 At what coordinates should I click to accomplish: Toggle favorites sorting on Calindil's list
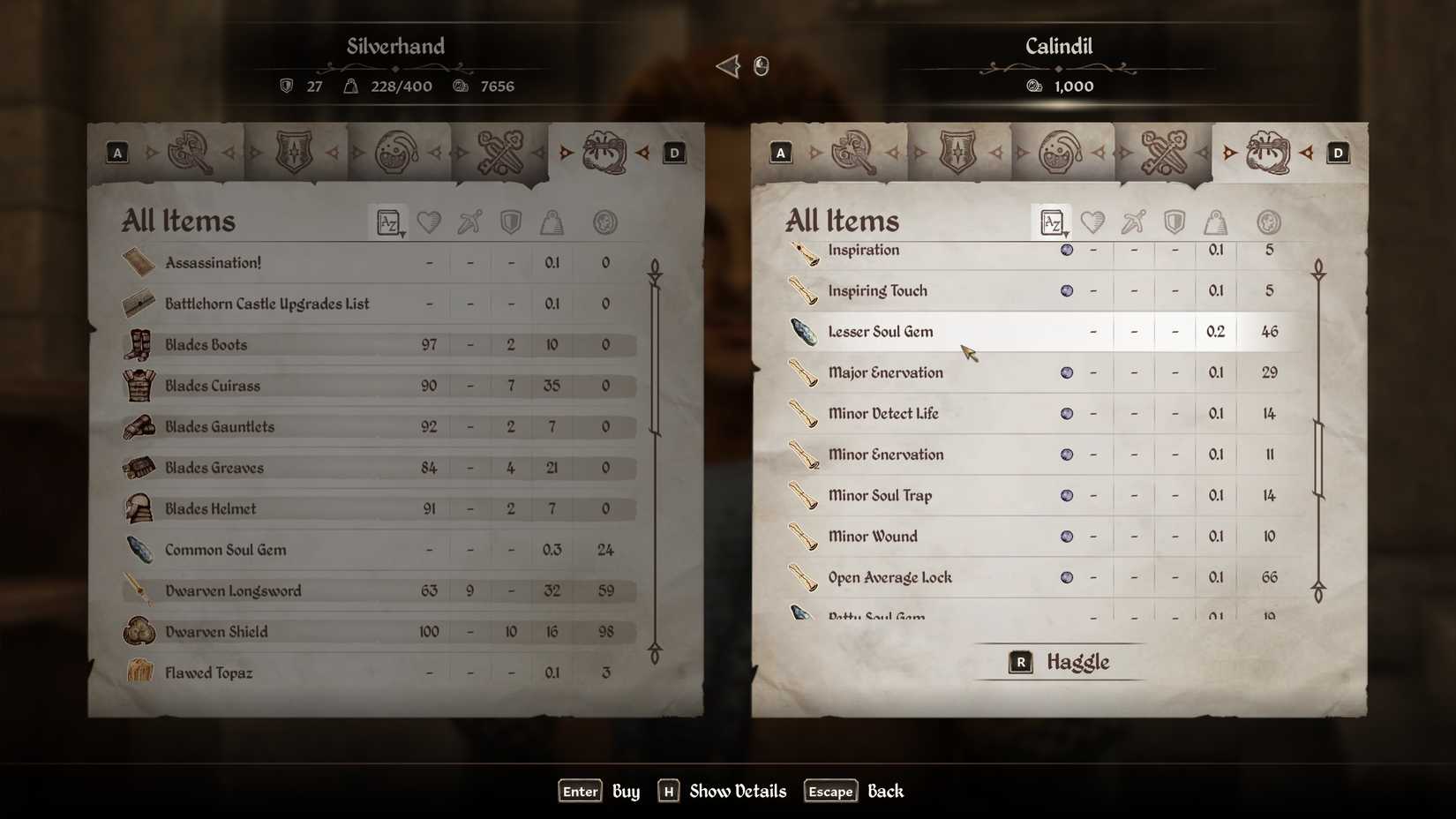pos(1092,222)
